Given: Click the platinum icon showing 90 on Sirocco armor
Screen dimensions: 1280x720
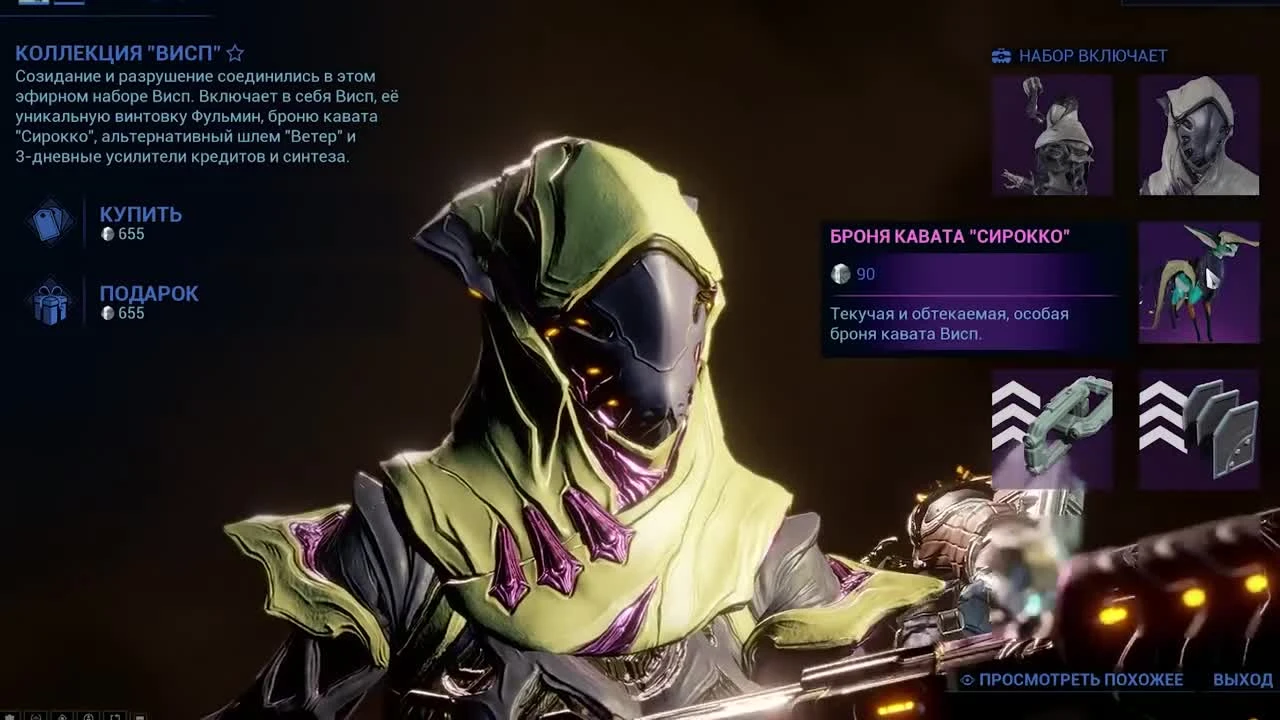Looking at the screenshot, I should pyautogui.click(x=840, y=274).
